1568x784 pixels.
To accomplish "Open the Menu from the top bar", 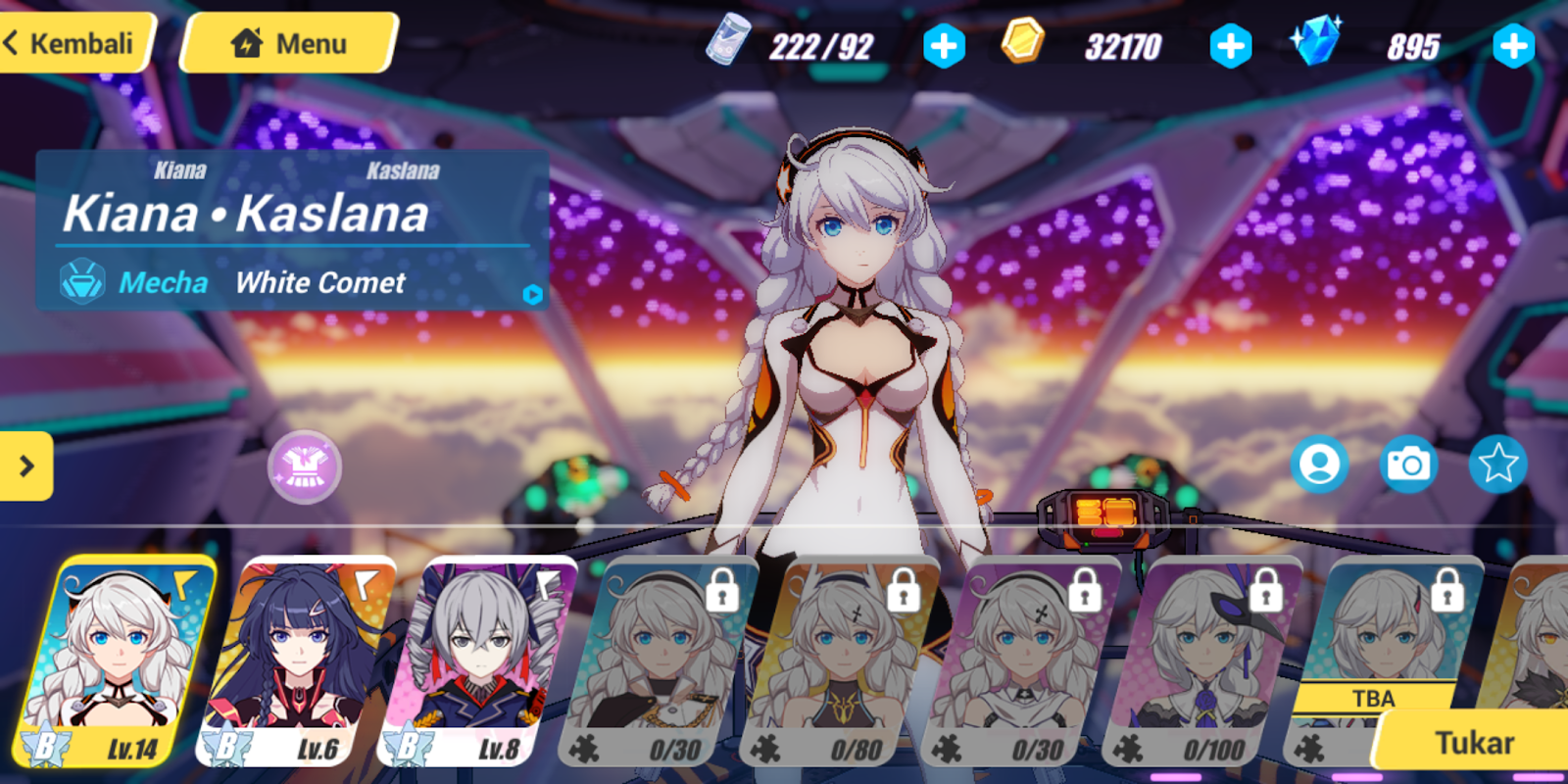I will tap(287, 42).
